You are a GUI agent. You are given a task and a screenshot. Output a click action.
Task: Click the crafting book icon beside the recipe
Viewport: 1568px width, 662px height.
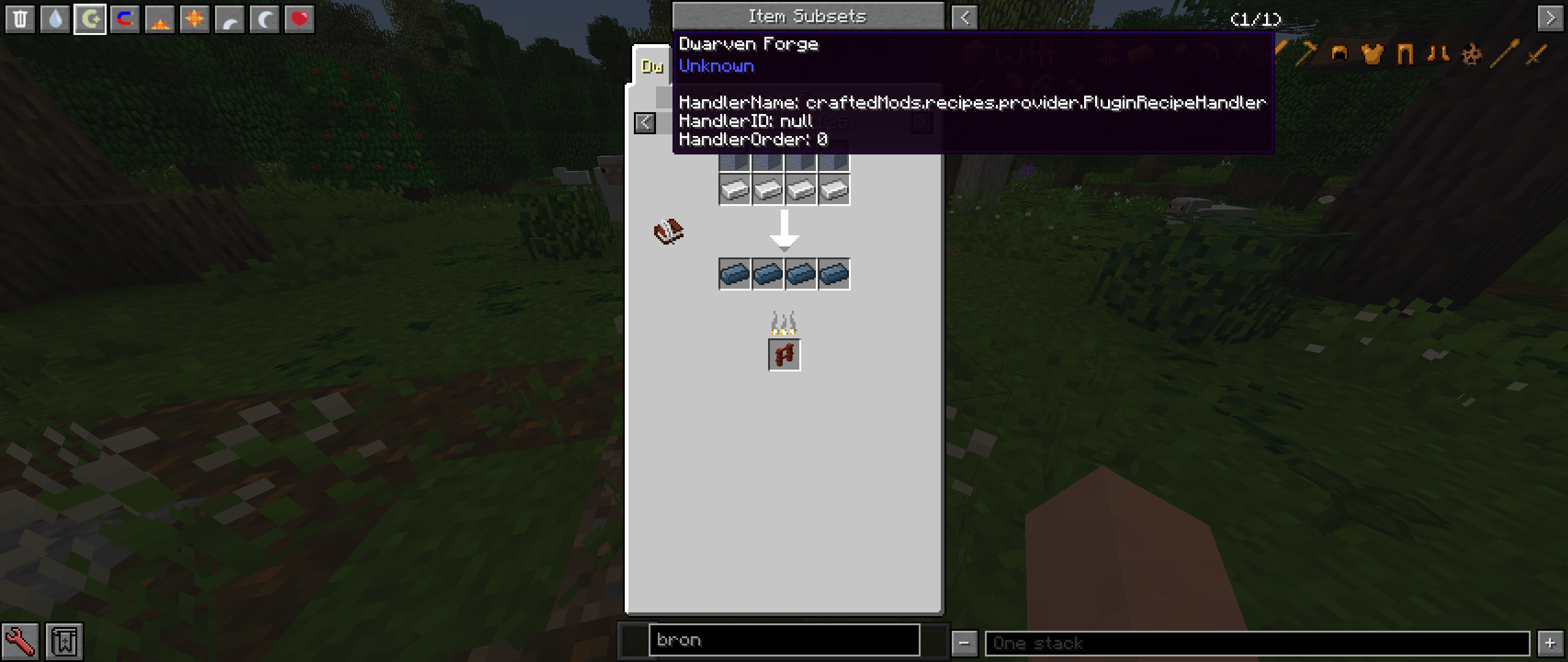[668, 231]
